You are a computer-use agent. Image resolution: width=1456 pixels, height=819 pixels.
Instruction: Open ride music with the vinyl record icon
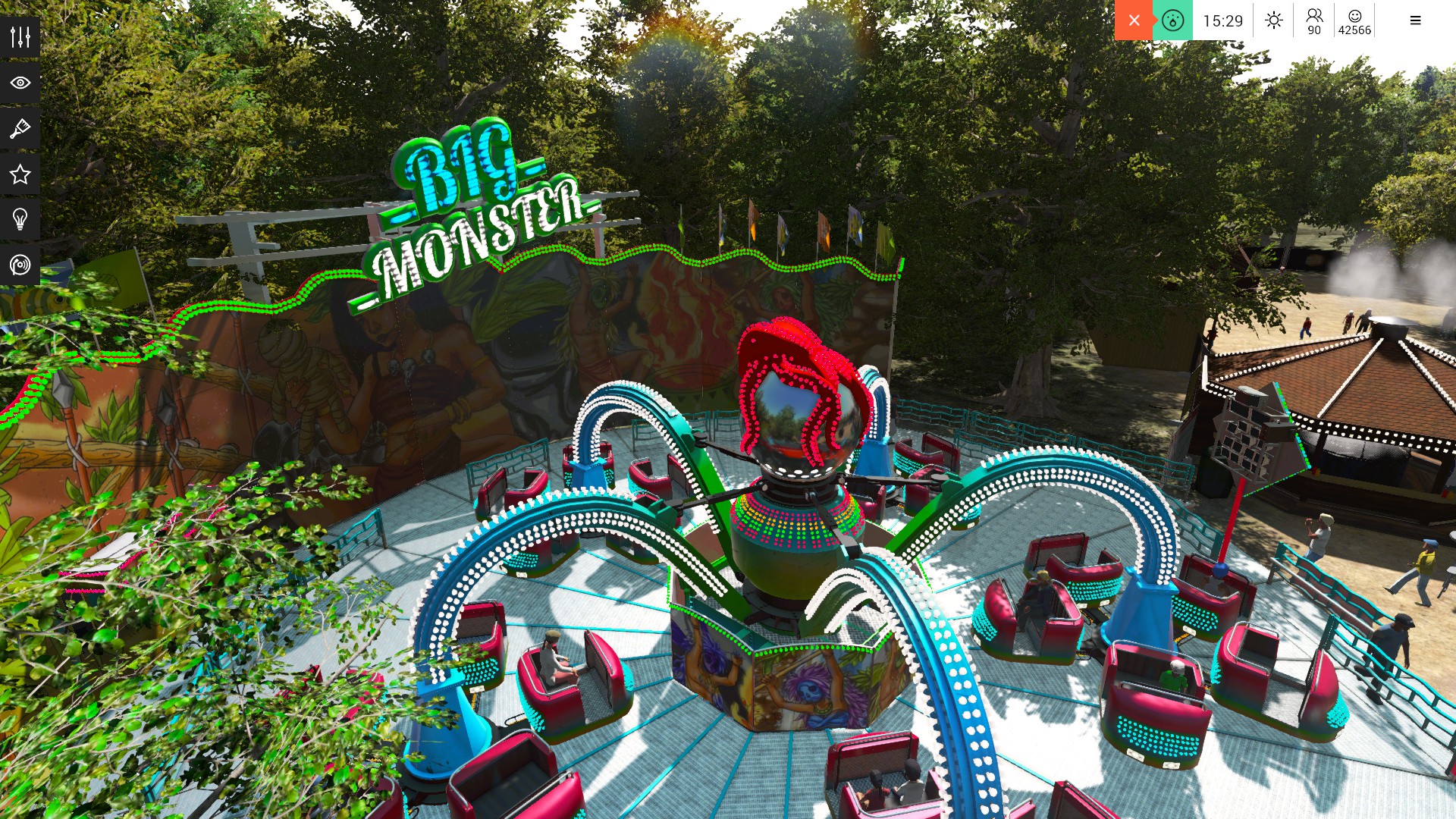tap(20, 265)
